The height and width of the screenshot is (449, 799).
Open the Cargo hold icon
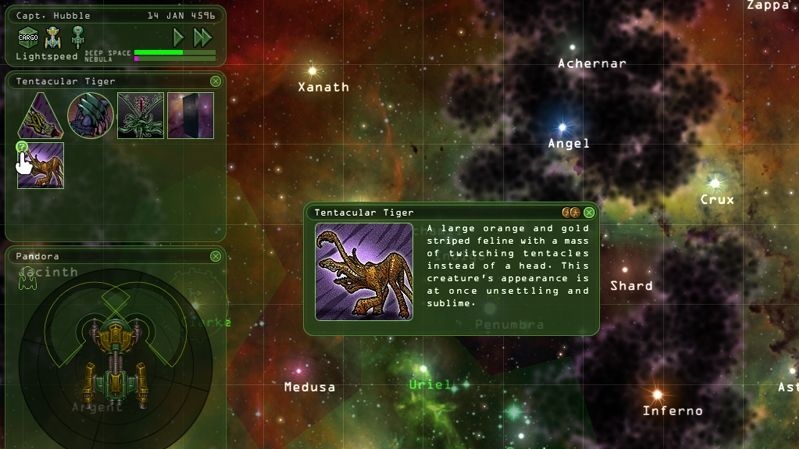point(28,38)
